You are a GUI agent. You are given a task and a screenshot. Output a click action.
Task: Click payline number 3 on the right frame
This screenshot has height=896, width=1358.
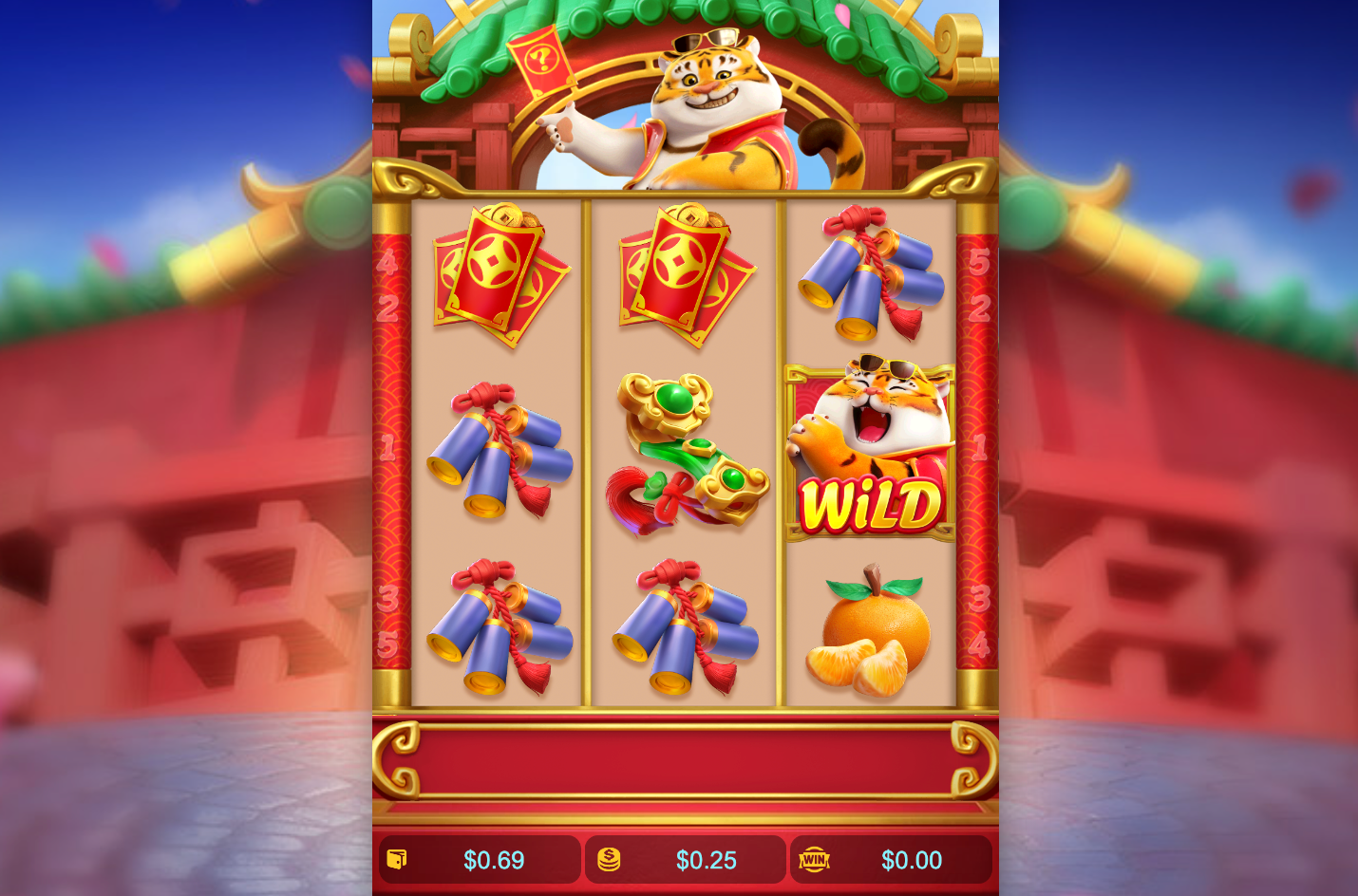coord(982,598)
